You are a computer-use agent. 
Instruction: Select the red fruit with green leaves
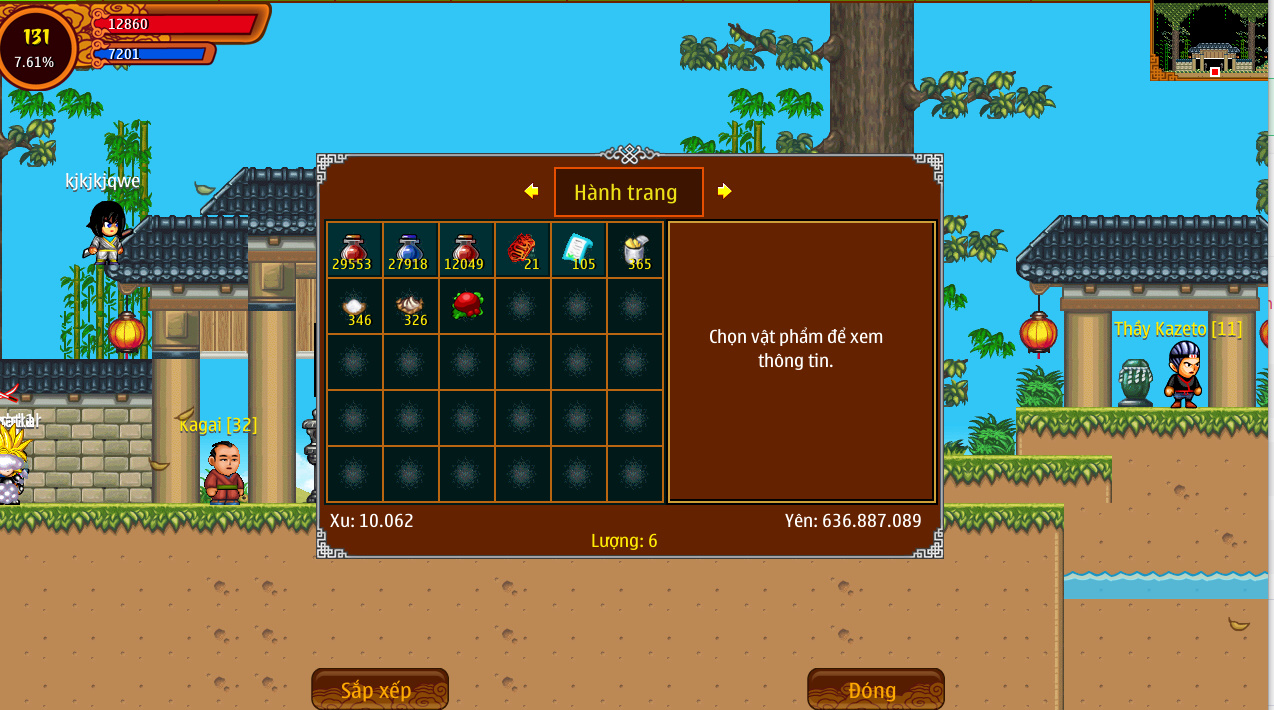(x=467, y=305)
